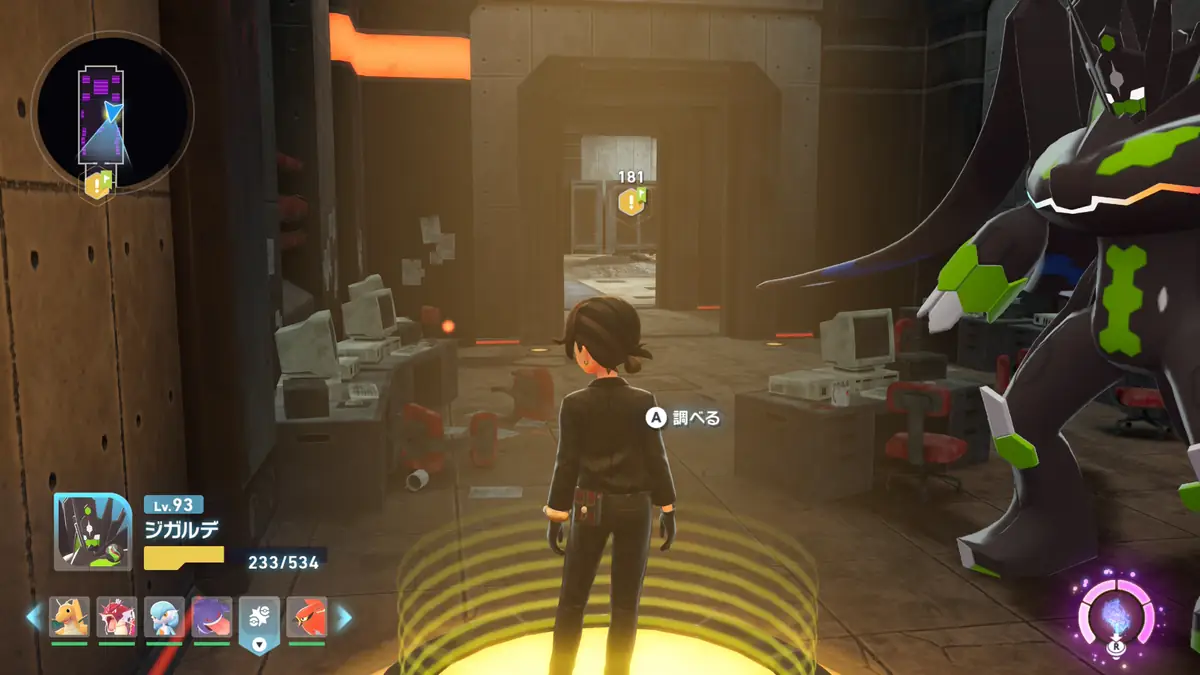
Task: Select the active Zygarde portrait
Action: (x=92, y=532)
